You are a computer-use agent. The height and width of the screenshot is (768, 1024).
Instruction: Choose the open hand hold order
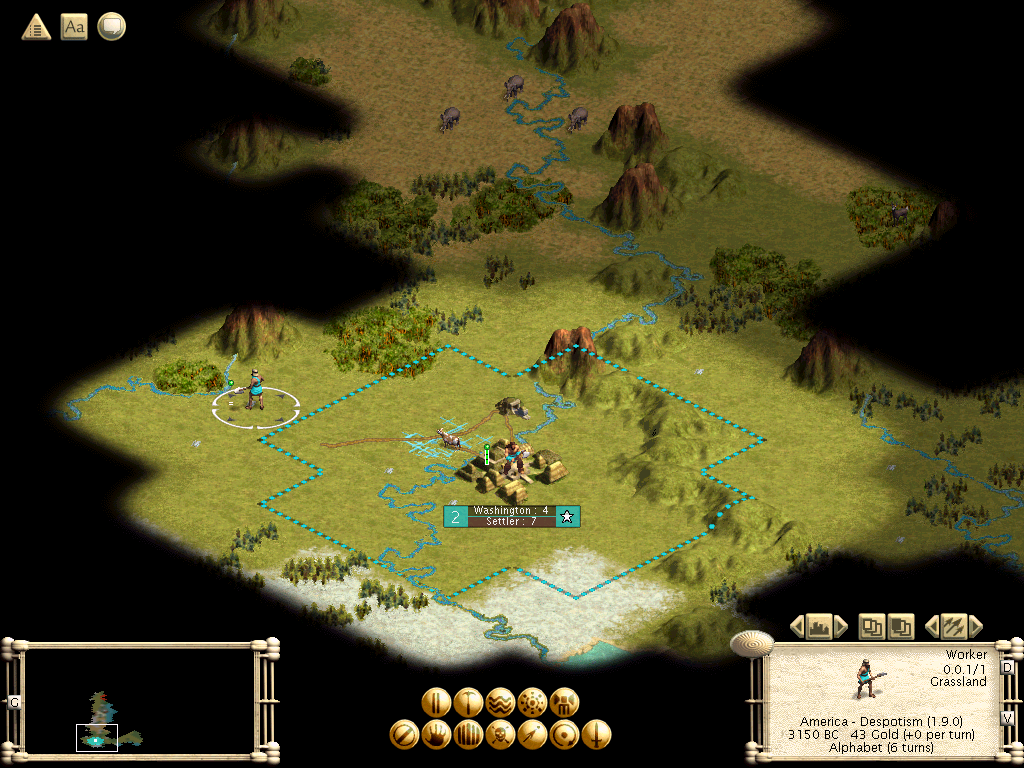[x=436, y=735]
